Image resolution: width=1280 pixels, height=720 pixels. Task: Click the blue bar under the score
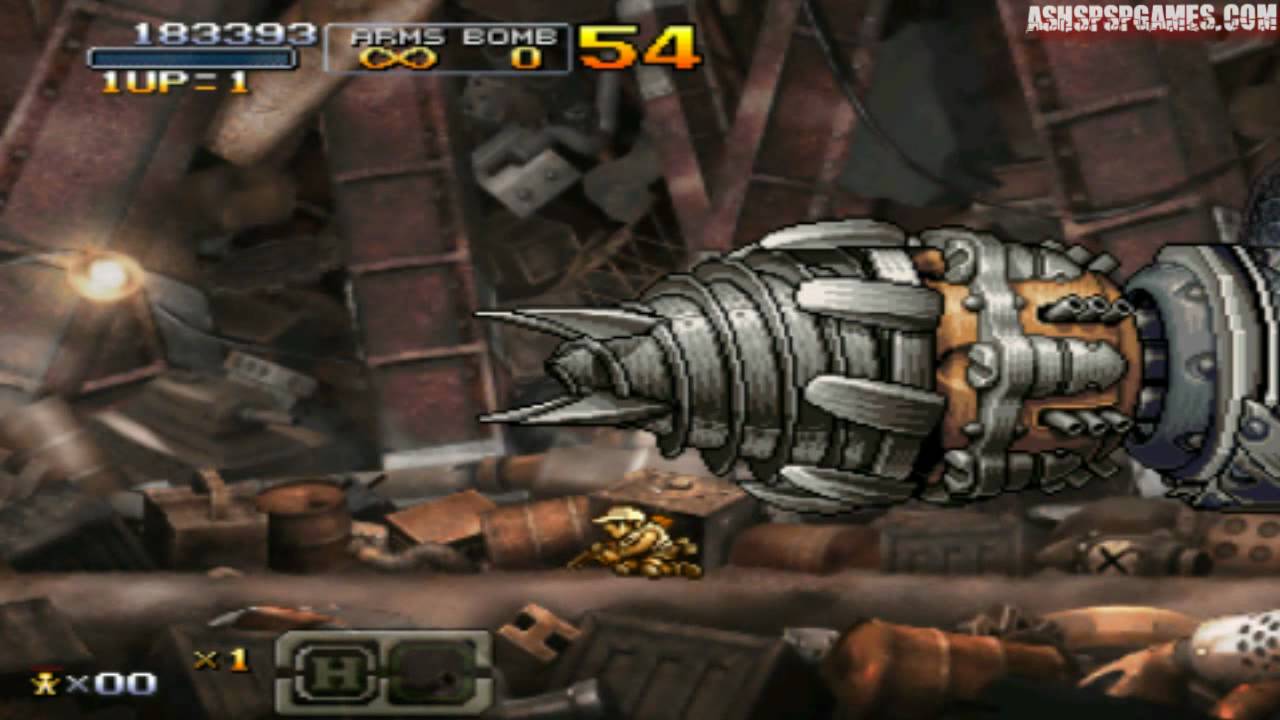tap(190, 58)
